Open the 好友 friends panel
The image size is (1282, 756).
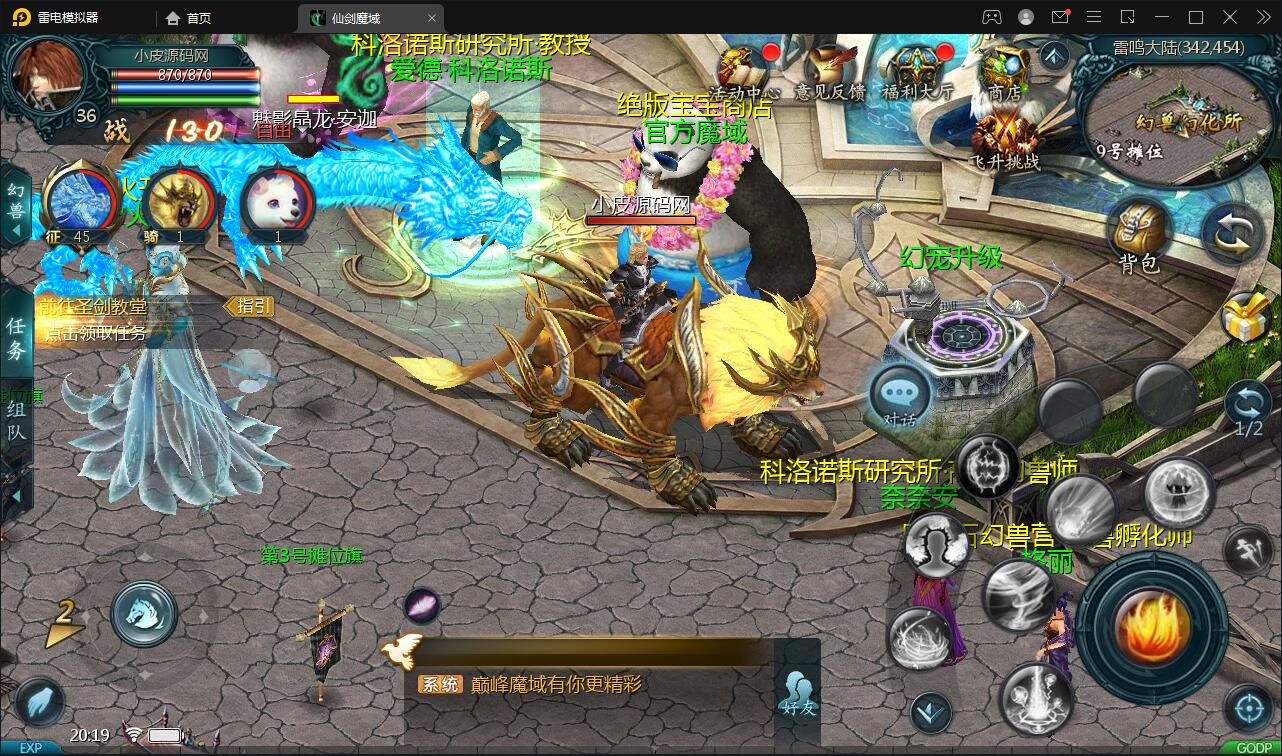click(x=798, y=691)
